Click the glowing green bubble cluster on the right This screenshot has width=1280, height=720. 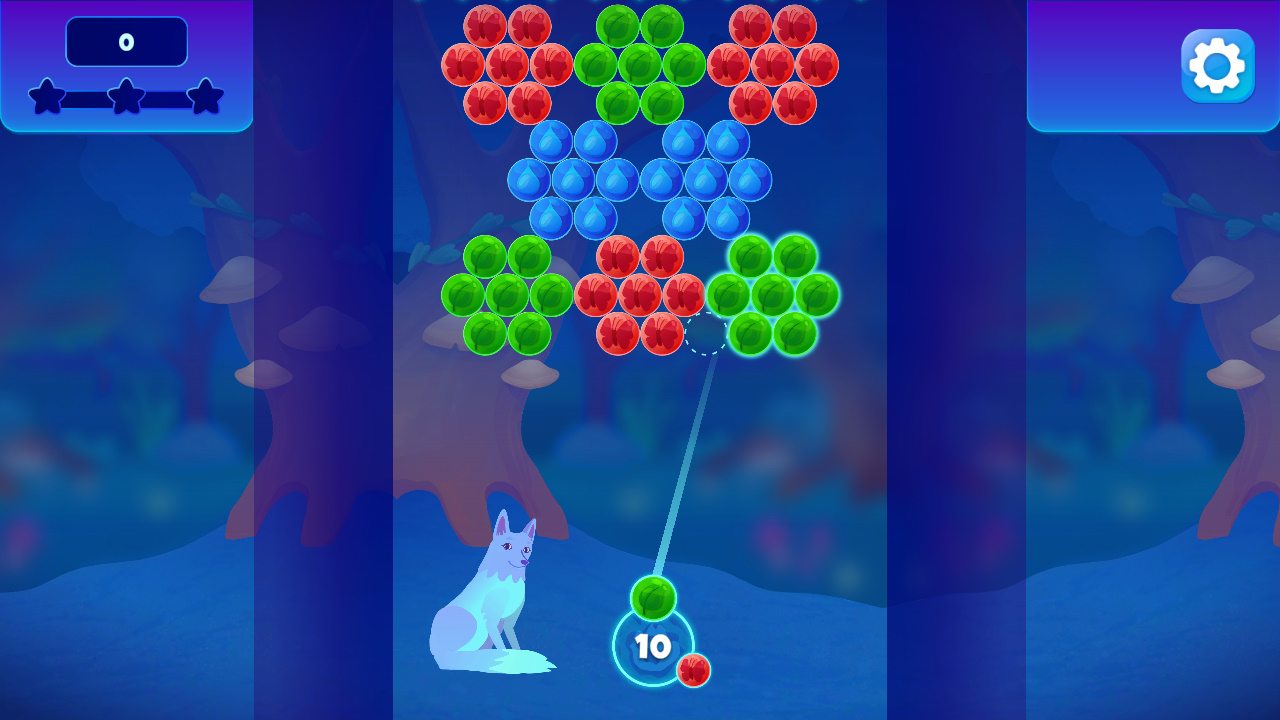pos(775,295)
